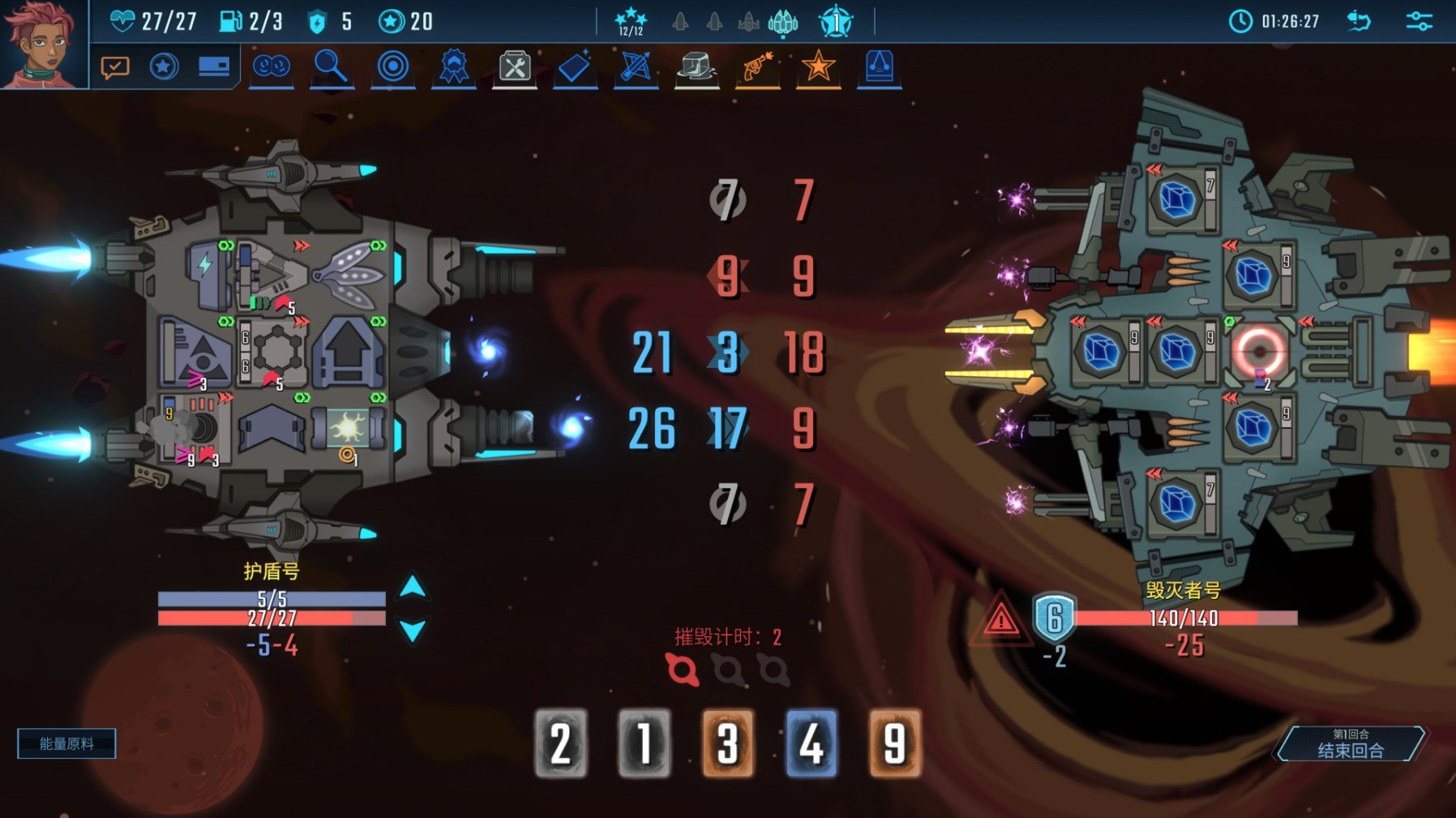This screenshot has width=1456, height=818.
Task: Select the bow and arrow perk icon
Action: point(636,66)
